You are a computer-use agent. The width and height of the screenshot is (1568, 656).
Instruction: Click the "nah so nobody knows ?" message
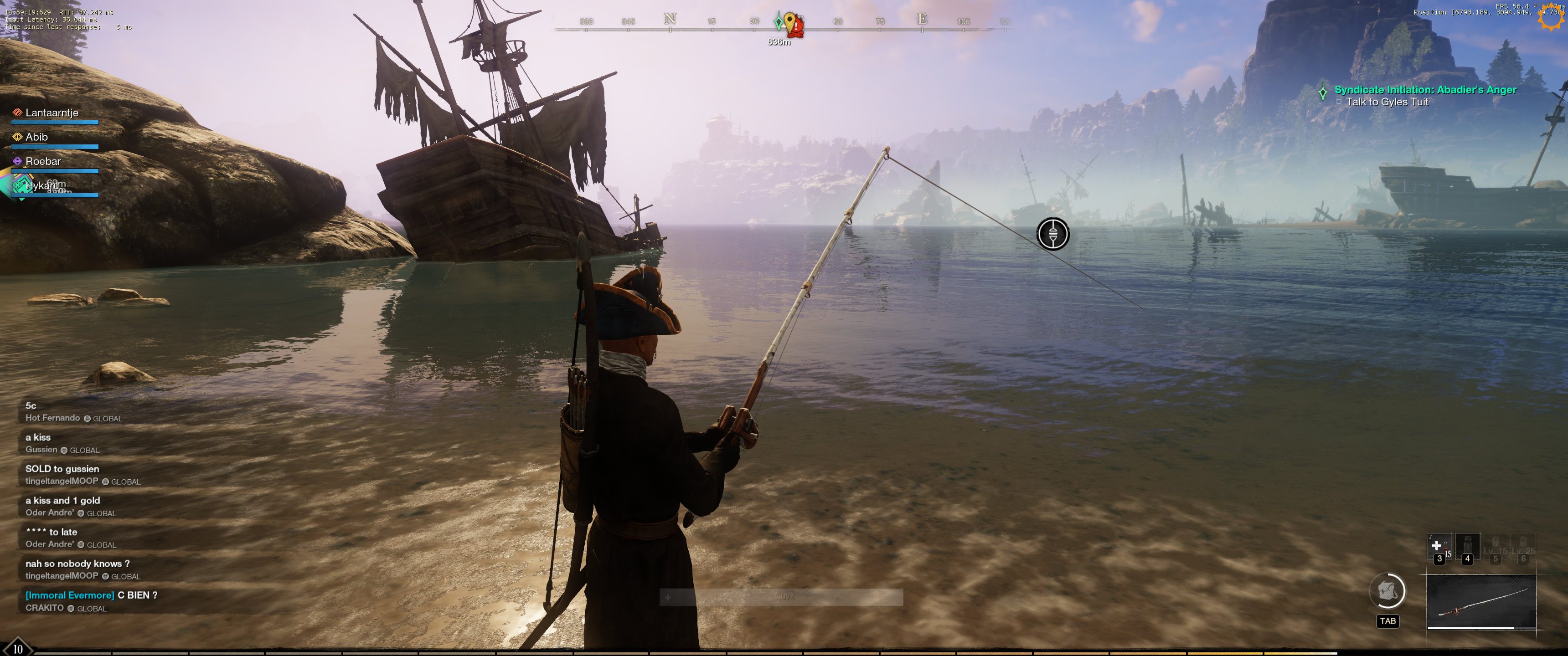(x=77, y=564)
